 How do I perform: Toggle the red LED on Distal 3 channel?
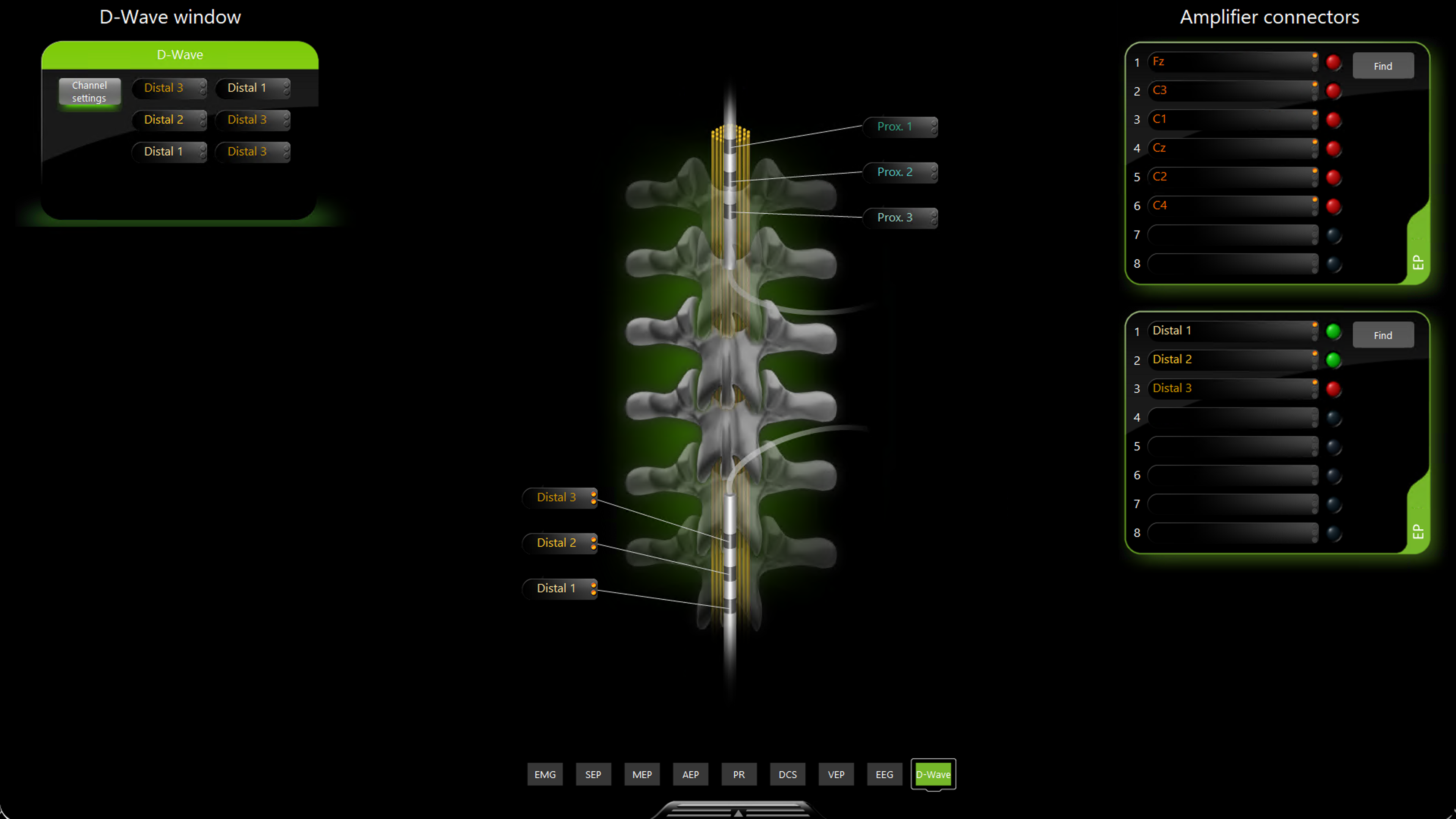[x=1334, y=388]
